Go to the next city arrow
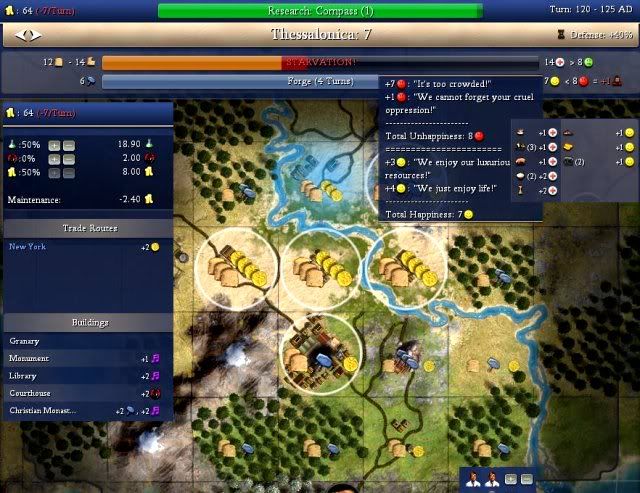This screenshot has height=493, width=640. click(36, 35)
